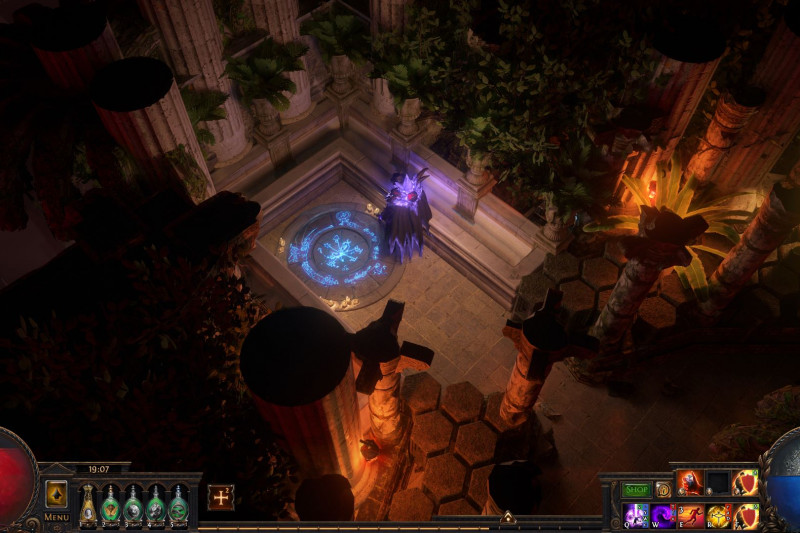
Task: Click the round coin icon beside Shop
Action: (663, 490)
